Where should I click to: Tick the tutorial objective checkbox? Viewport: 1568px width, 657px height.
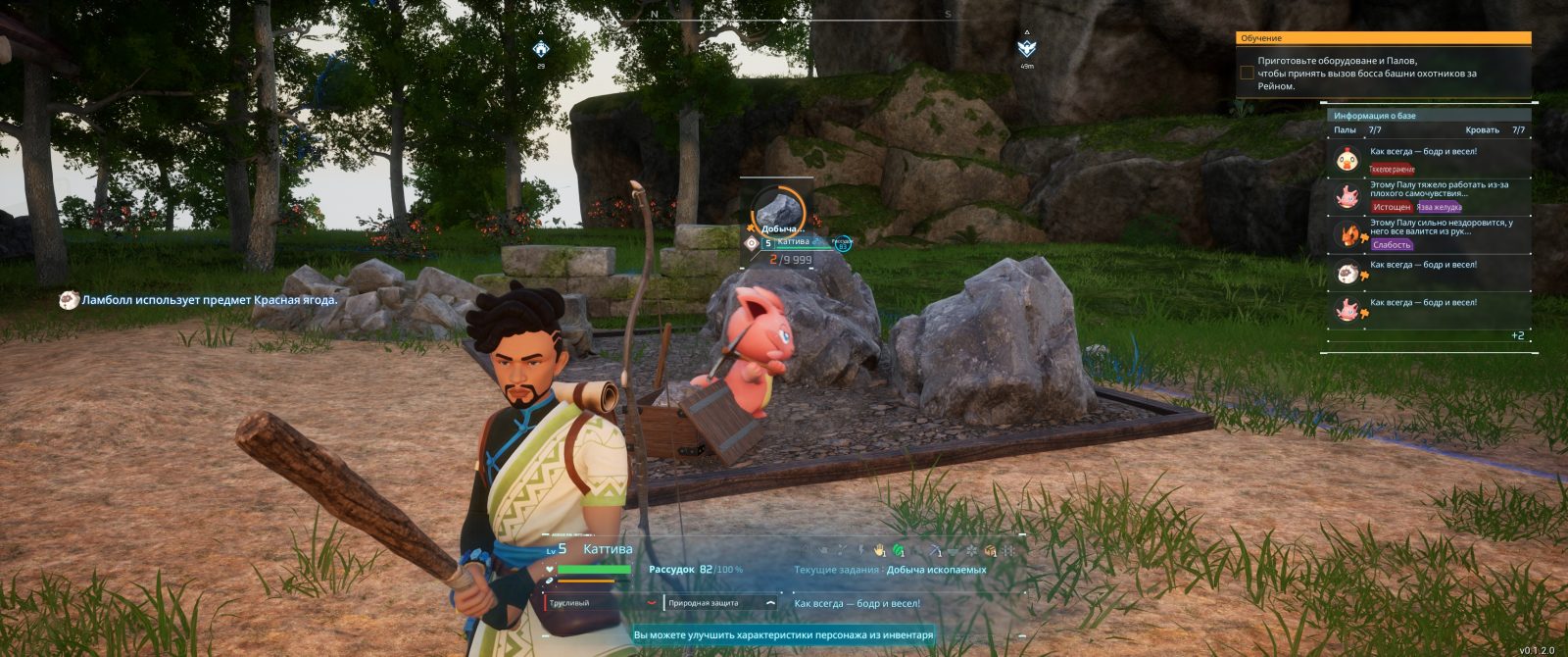pyautogui.click(x=1247, y=73)
